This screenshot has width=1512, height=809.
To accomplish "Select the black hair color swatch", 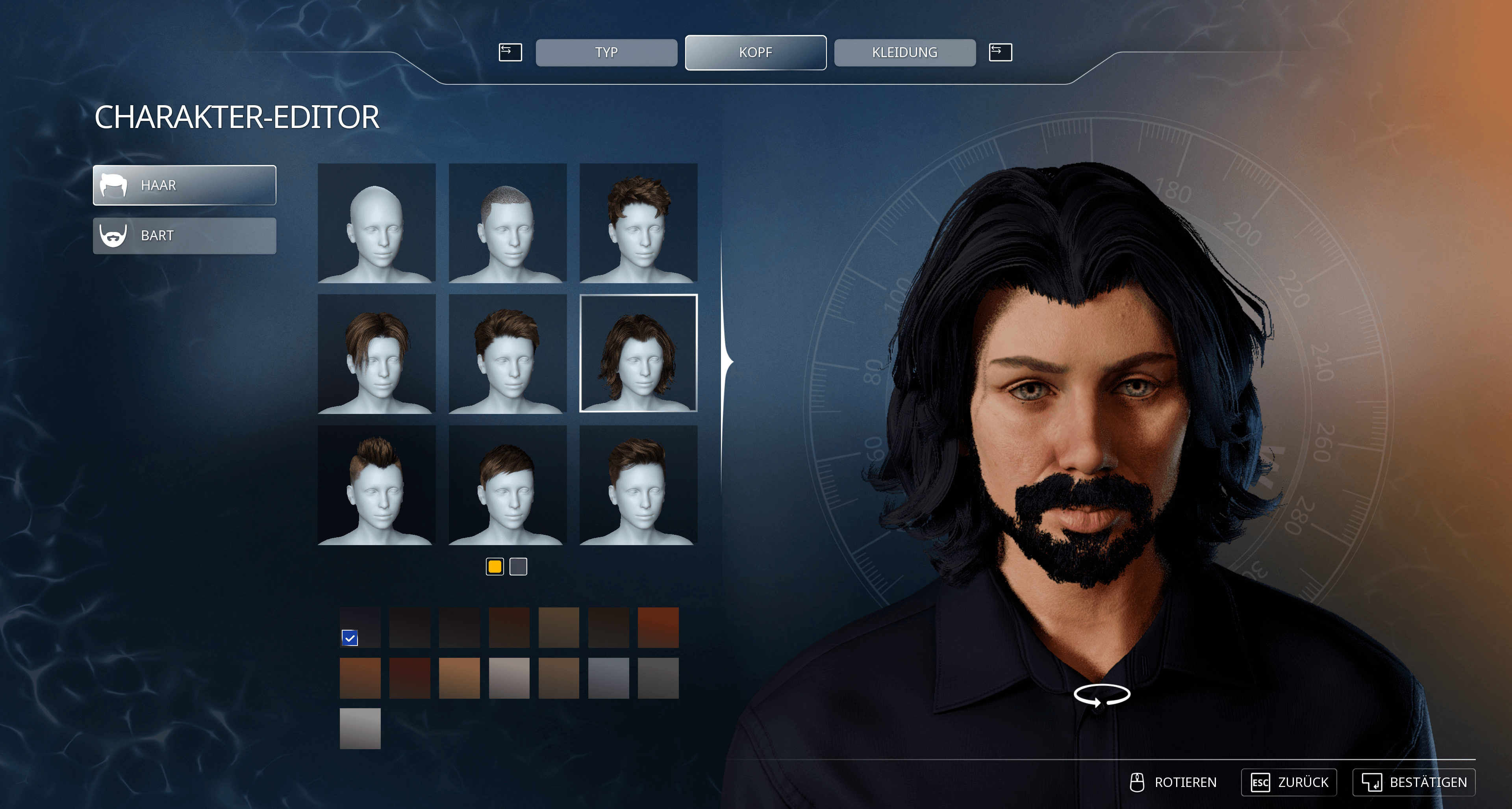I will (x=360, y=627).
